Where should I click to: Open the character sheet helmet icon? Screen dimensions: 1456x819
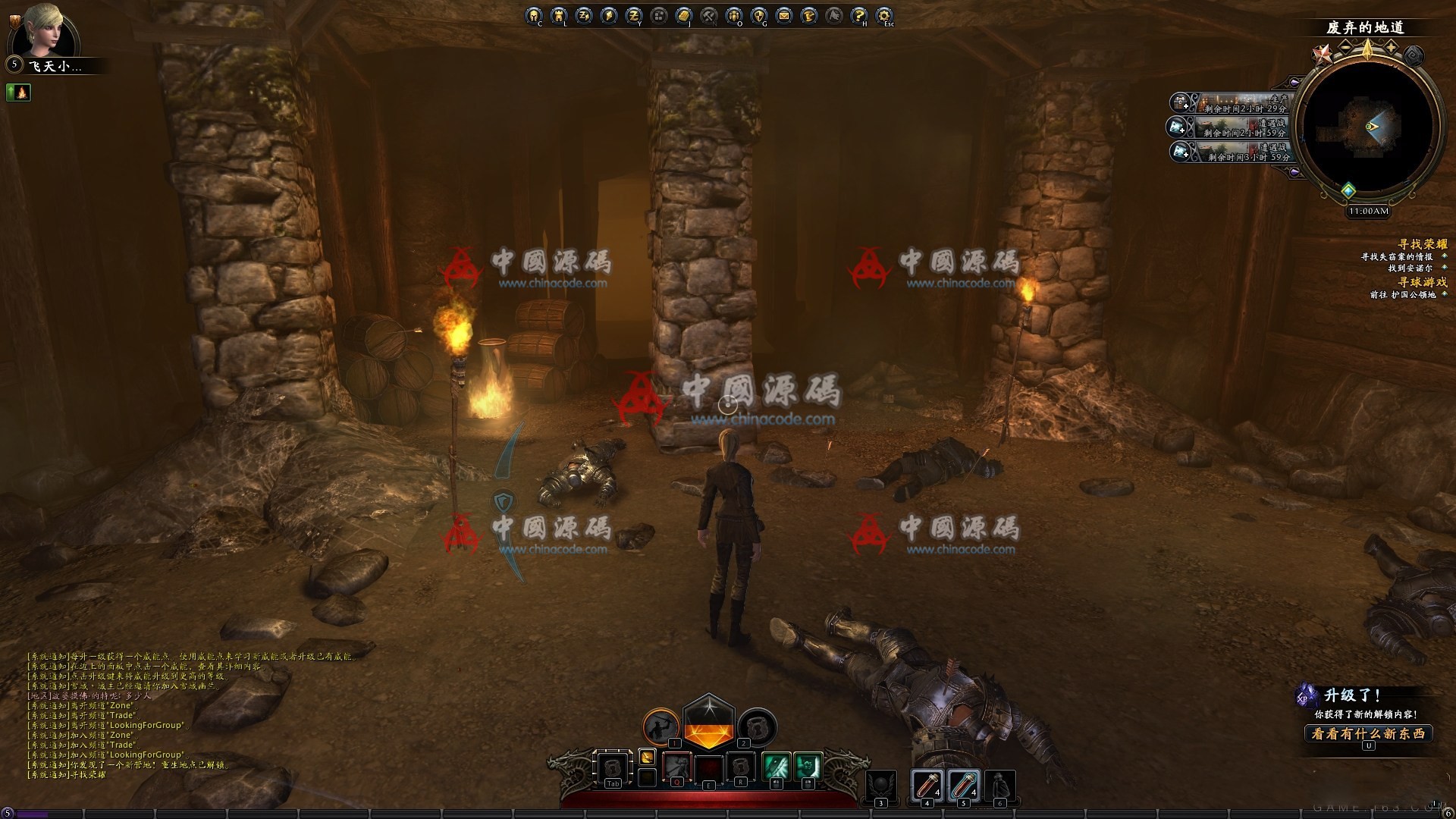pos(534,15)
